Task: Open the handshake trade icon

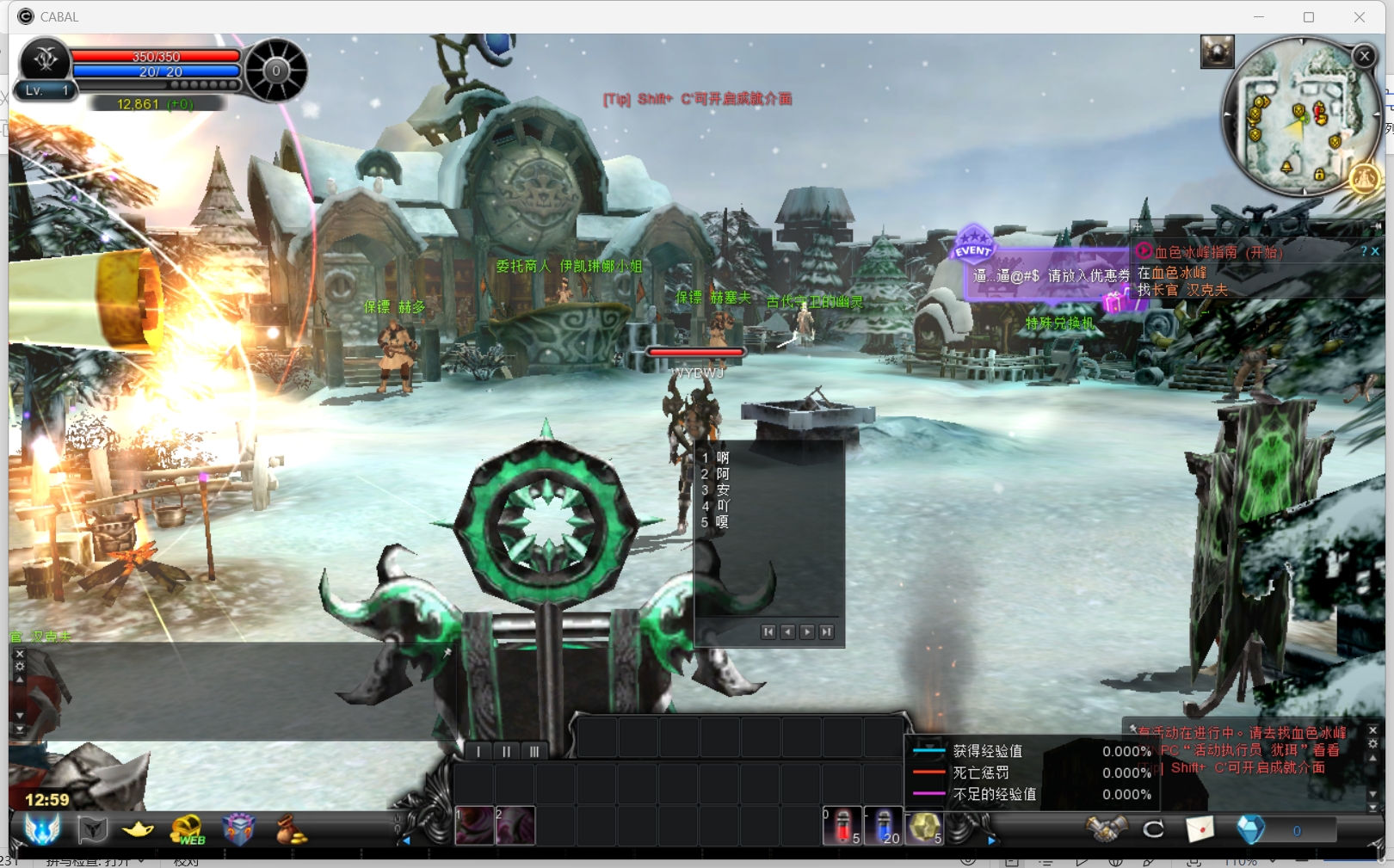Action: pyautogui.click(x=1106, y=829)
